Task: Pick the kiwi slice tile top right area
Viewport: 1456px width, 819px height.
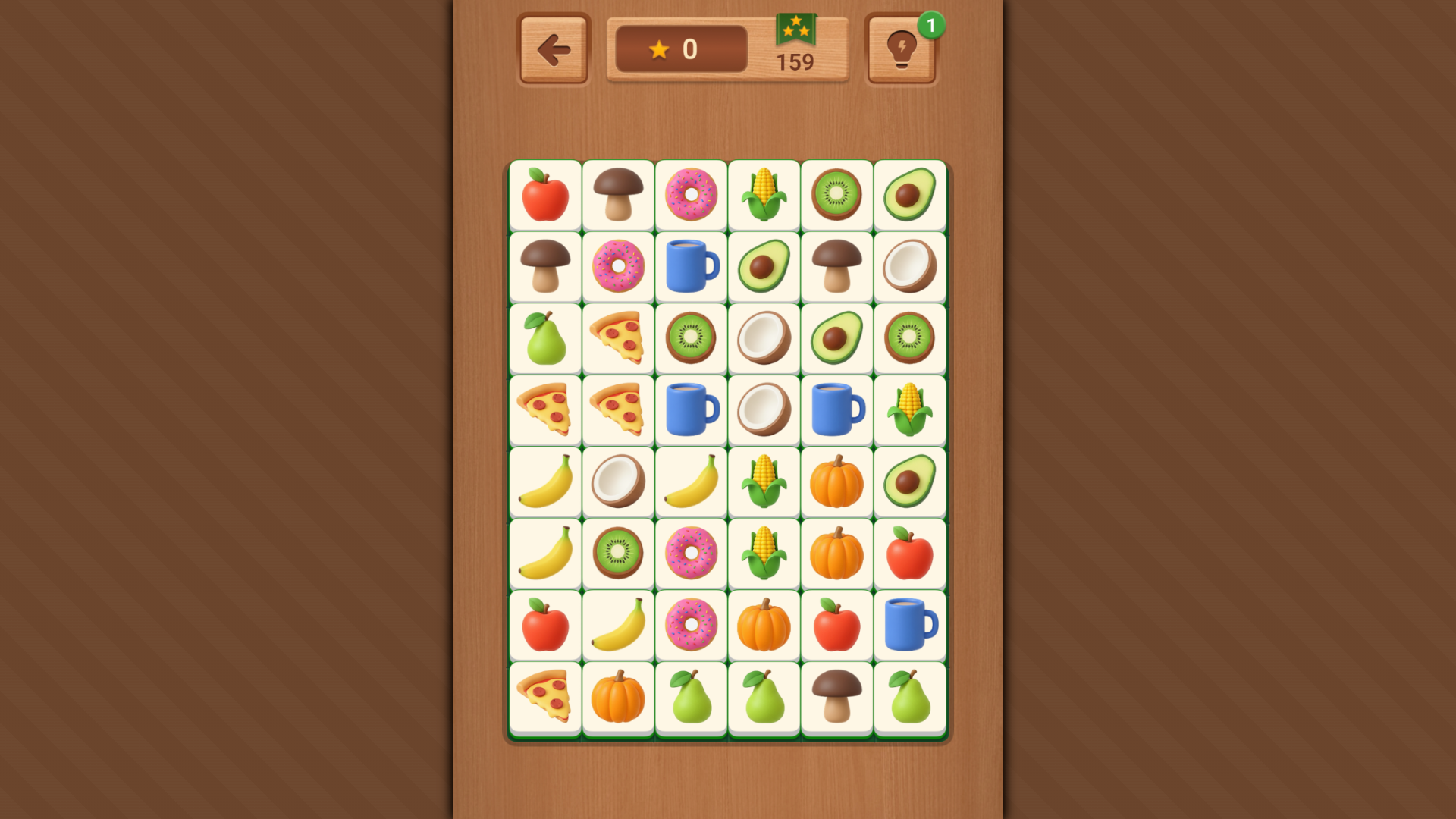Action: 837,196
